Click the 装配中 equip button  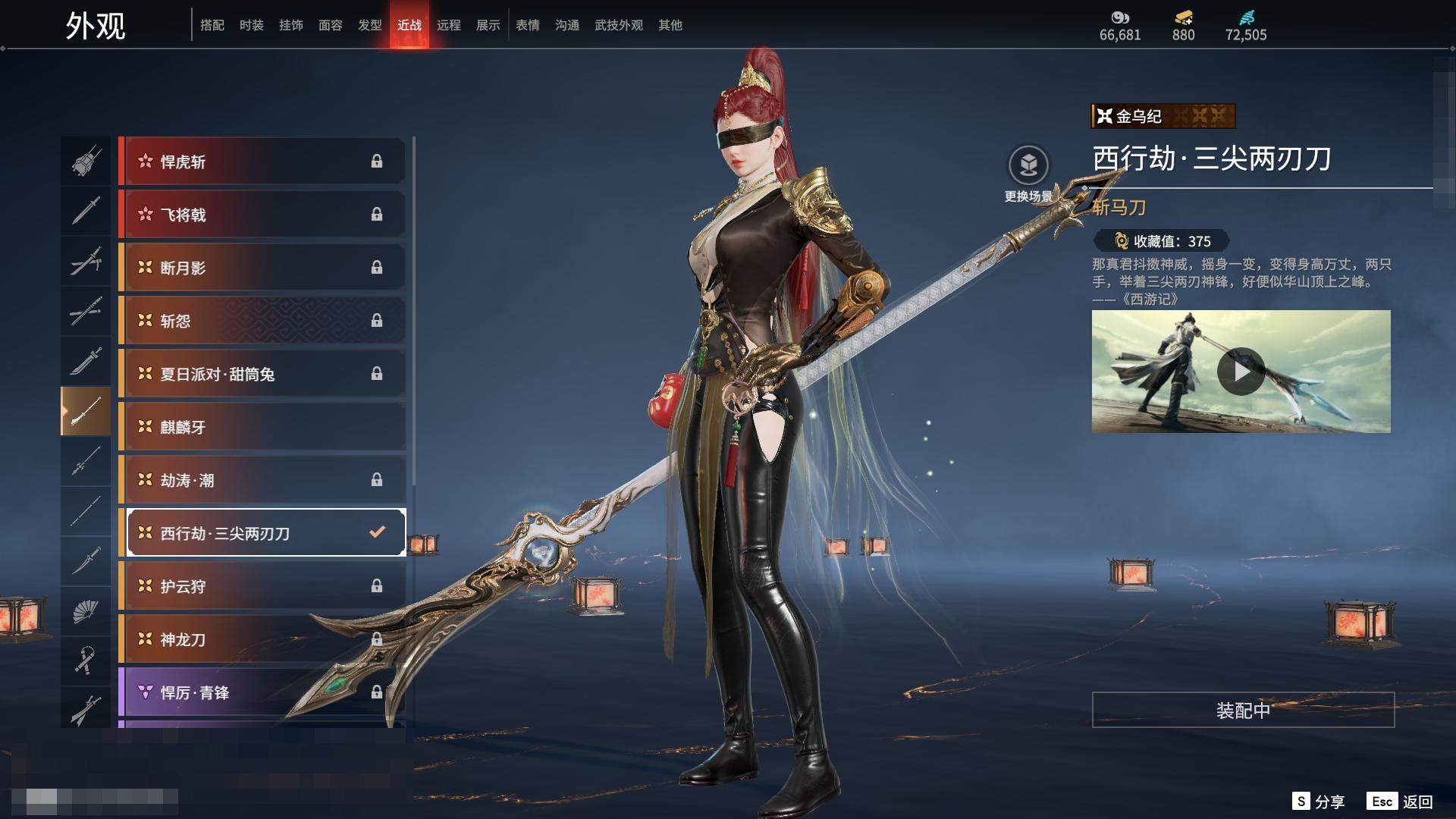(x=1243, y=710)
